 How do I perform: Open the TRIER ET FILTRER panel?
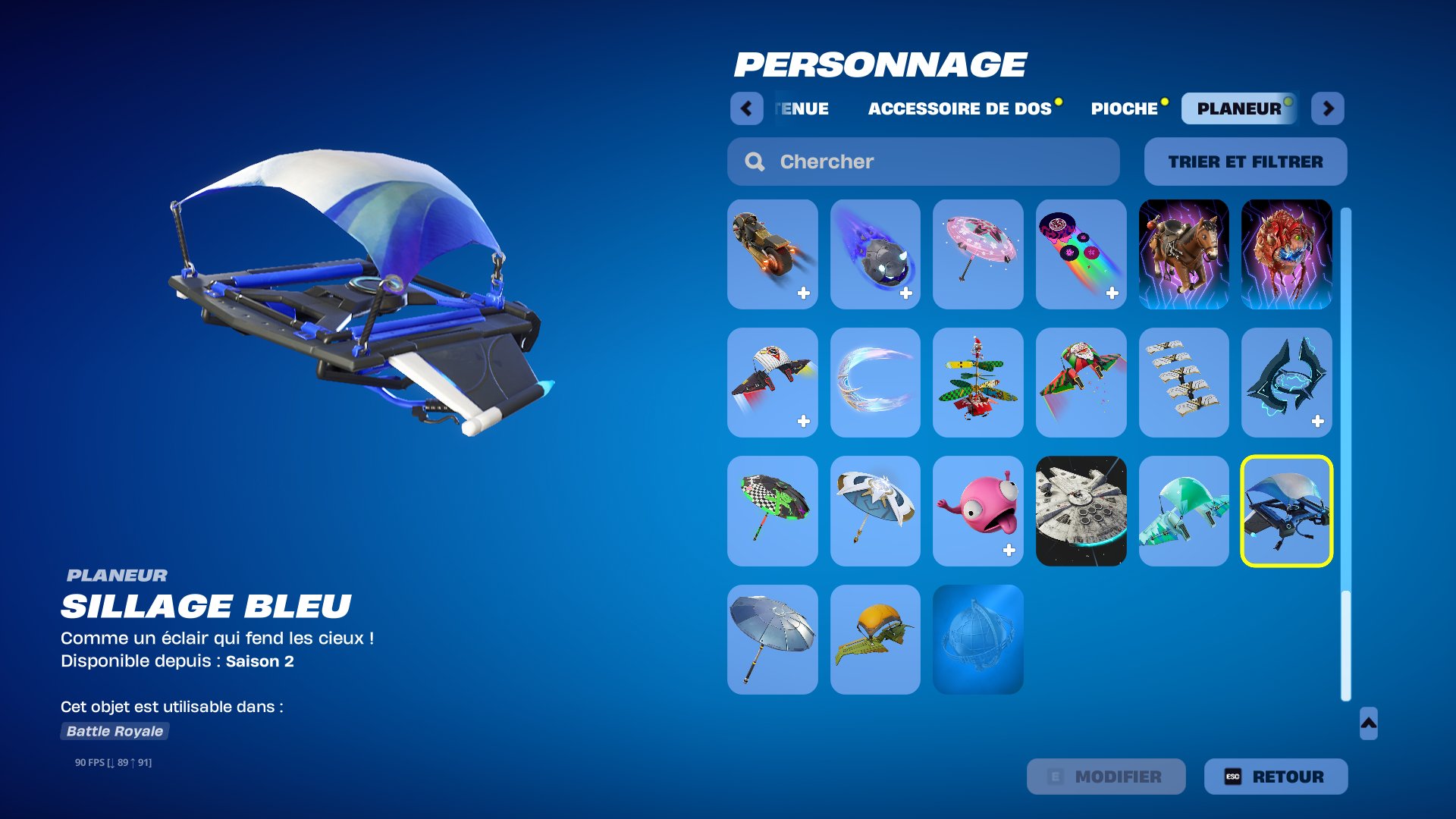click(1246, 162)
